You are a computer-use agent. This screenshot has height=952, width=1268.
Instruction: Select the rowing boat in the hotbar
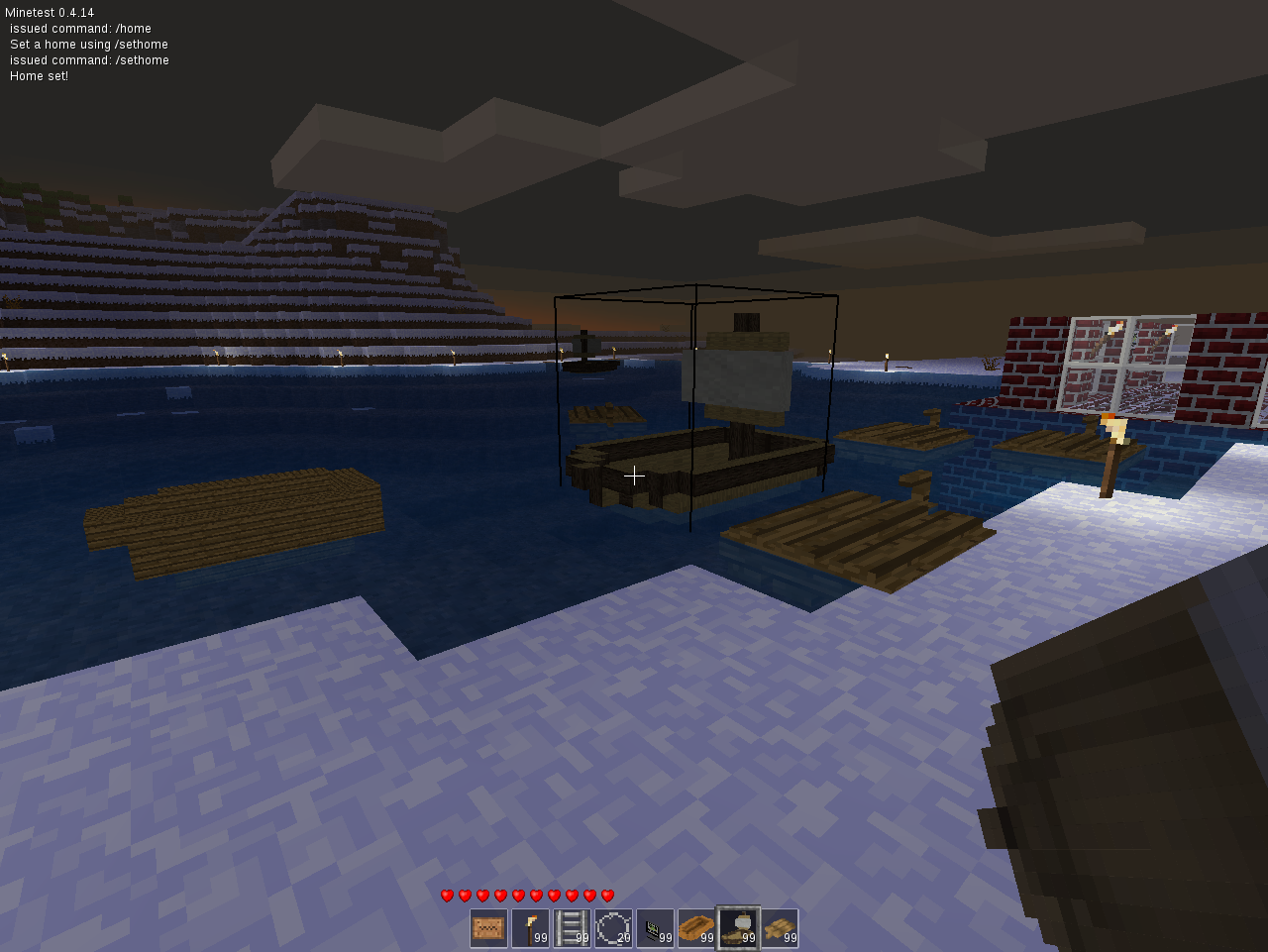point(695,928)
